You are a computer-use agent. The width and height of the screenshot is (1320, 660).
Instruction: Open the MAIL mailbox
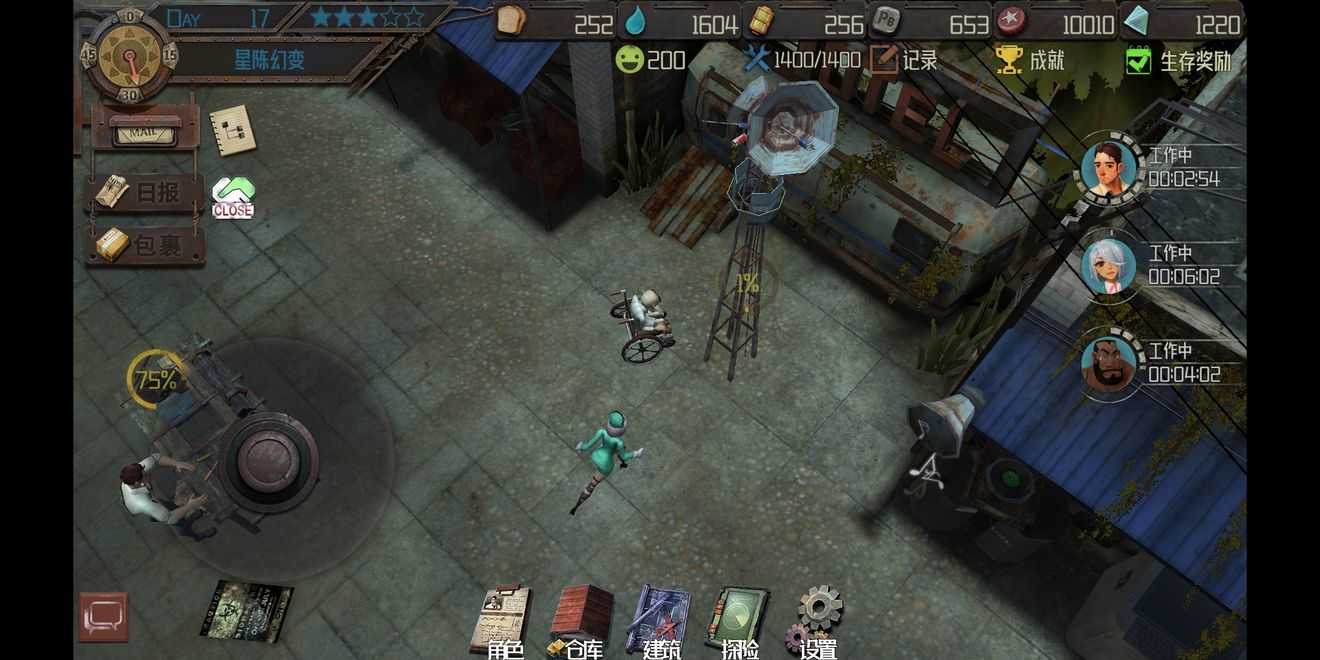(146, 131)
